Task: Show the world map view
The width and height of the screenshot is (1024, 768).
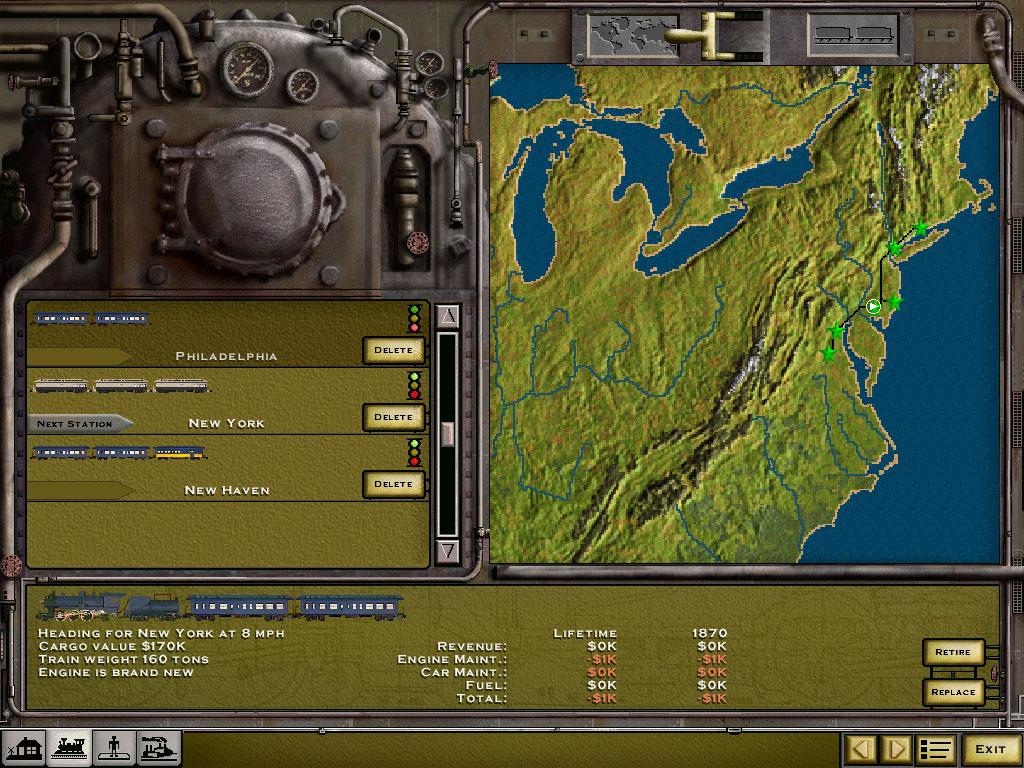Action: pyautogui.click(x=620, y=36)
